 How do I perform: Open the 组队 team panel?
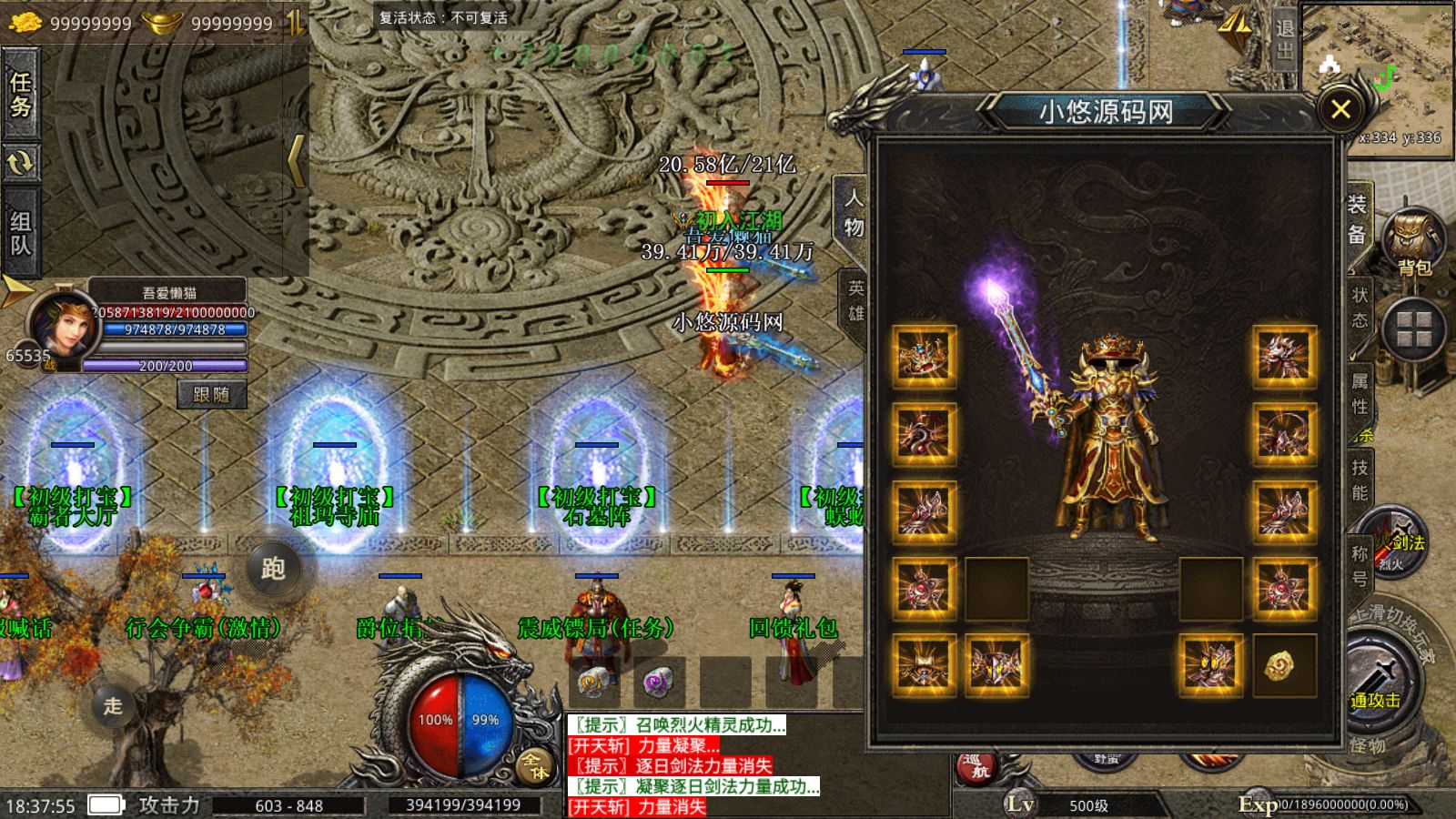pos(21,233)
